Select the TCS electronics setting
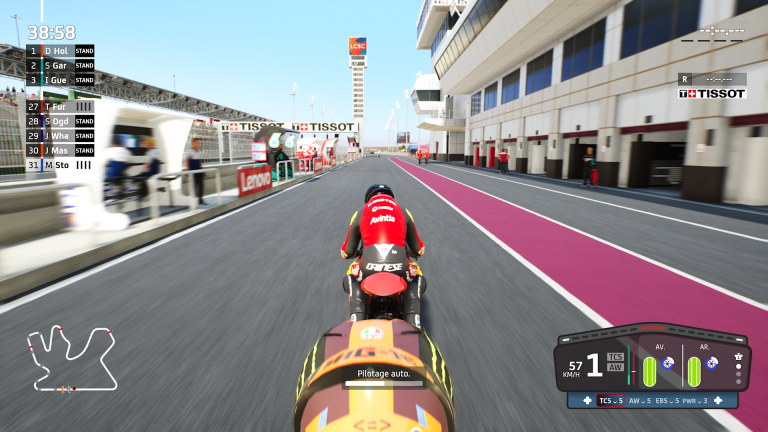The image size is (768, 432). click(610, 400)
